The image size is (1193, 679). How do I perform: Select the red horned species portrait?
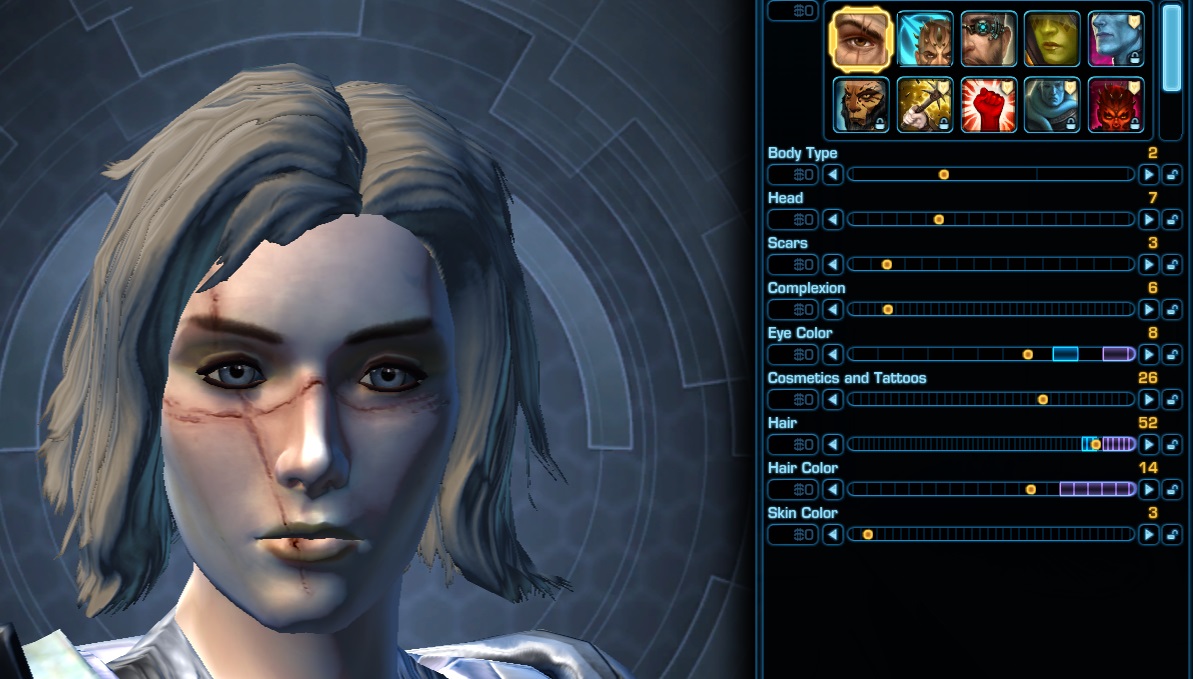coord(1116,104)
